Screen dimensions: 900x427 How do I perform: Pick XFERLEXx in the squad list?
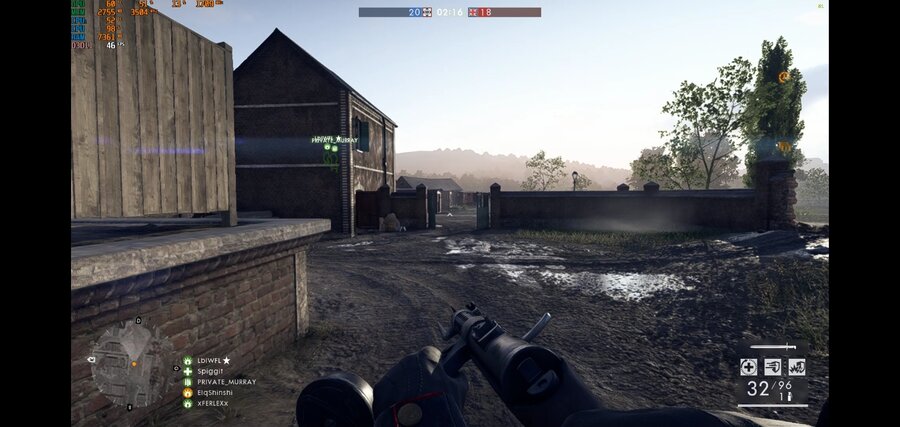click(x=212, y=403)
